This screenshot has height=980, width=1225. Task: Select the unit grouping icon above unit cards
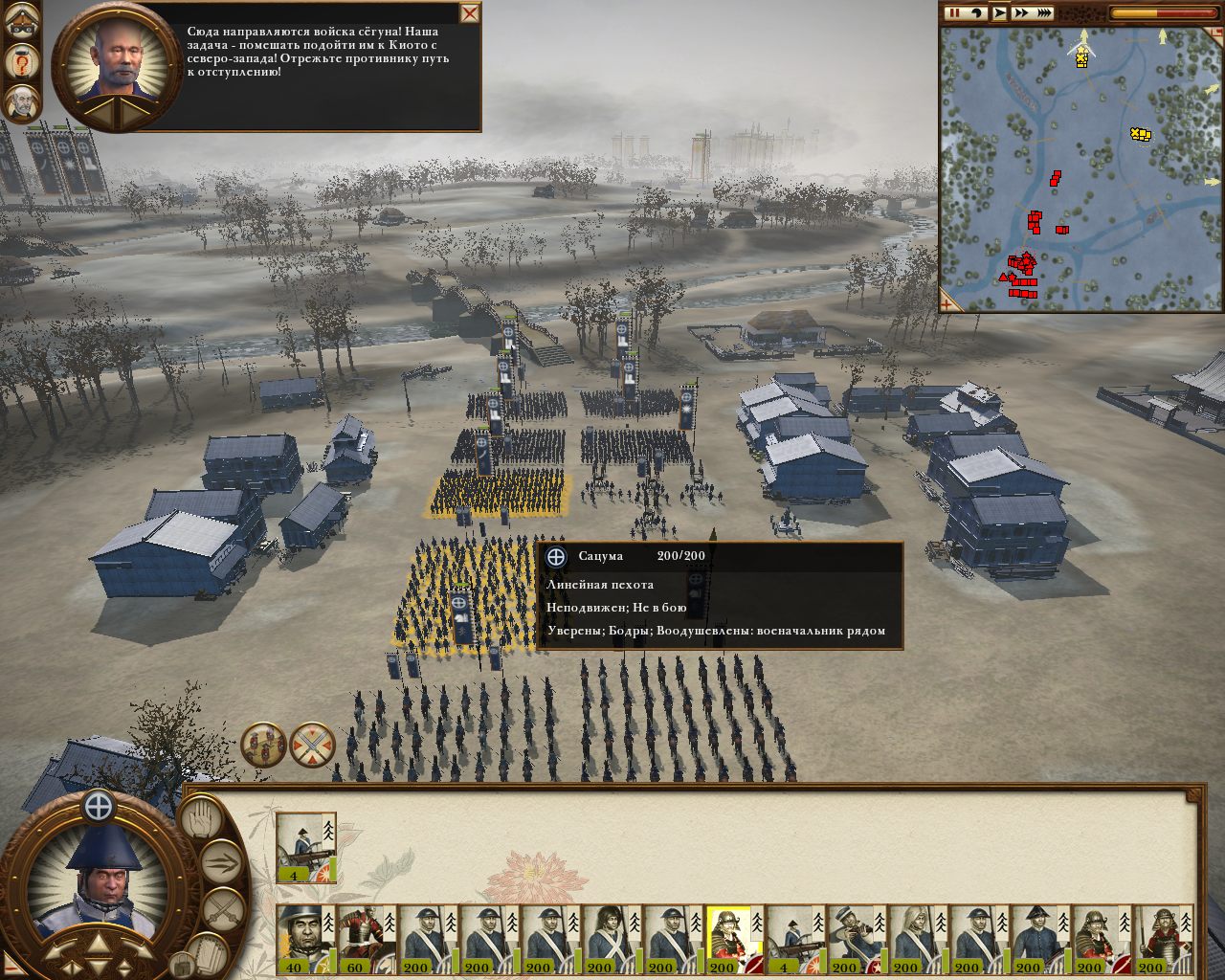tap(264, 745)
